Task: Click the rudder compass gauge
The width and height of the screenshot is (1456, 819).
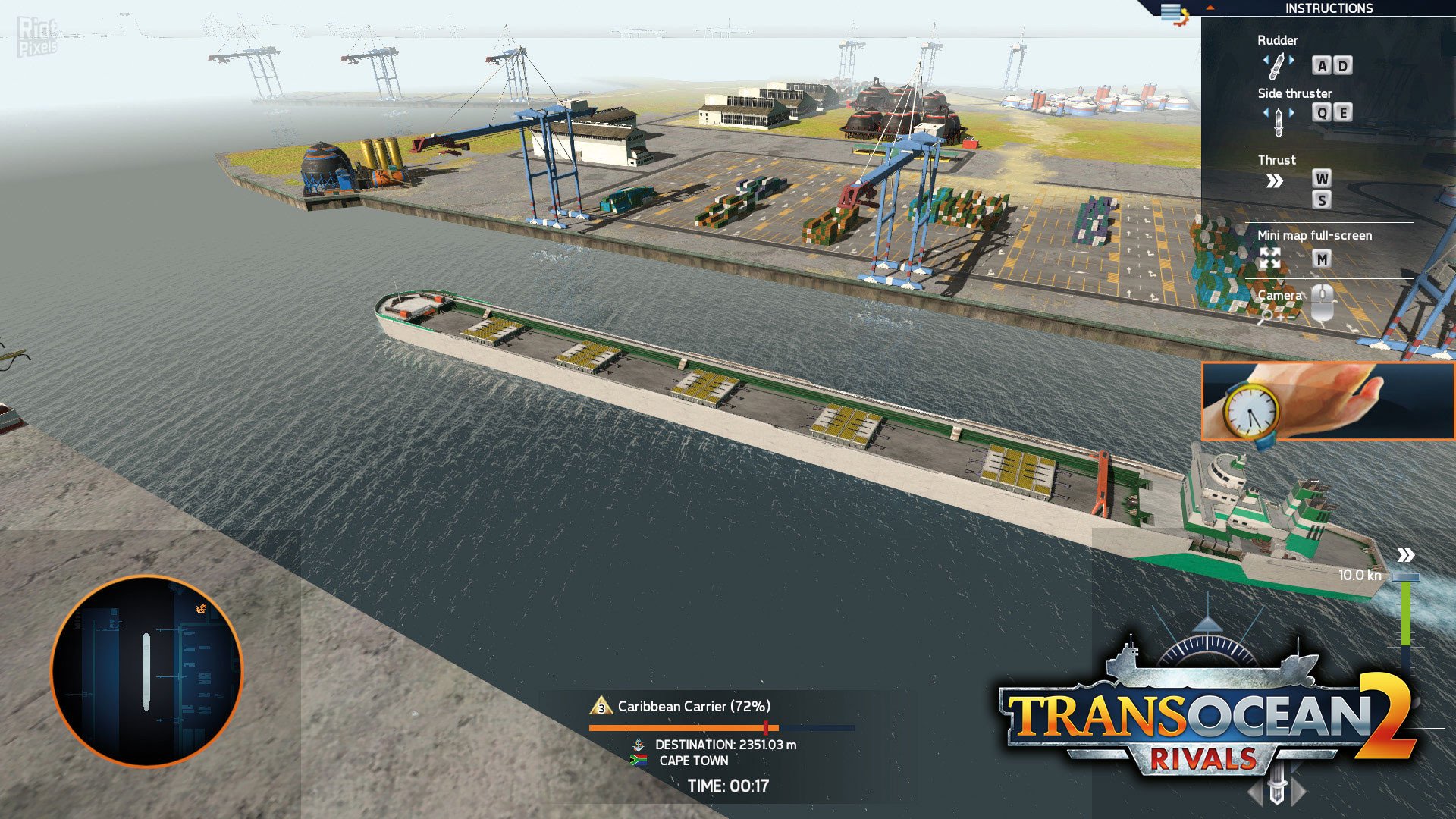Action: click(1208, 648)
